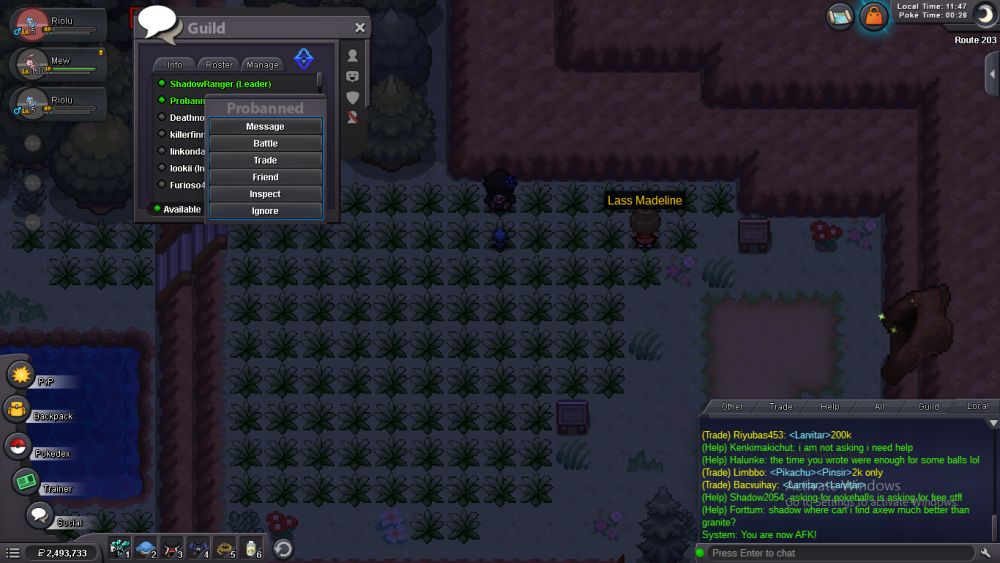The image size is (1000, 563).
Task: Choose Battle in the Probanned menu
Action: 265,144
